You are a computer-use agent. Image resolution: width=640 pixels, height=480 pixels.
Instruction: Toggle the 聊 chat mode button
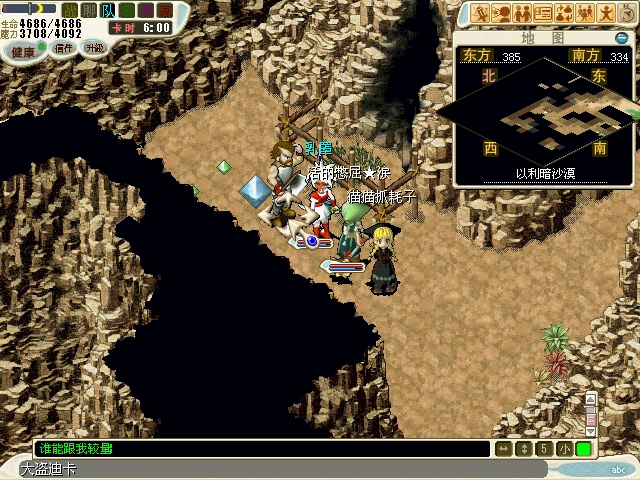tap(89, 10)
